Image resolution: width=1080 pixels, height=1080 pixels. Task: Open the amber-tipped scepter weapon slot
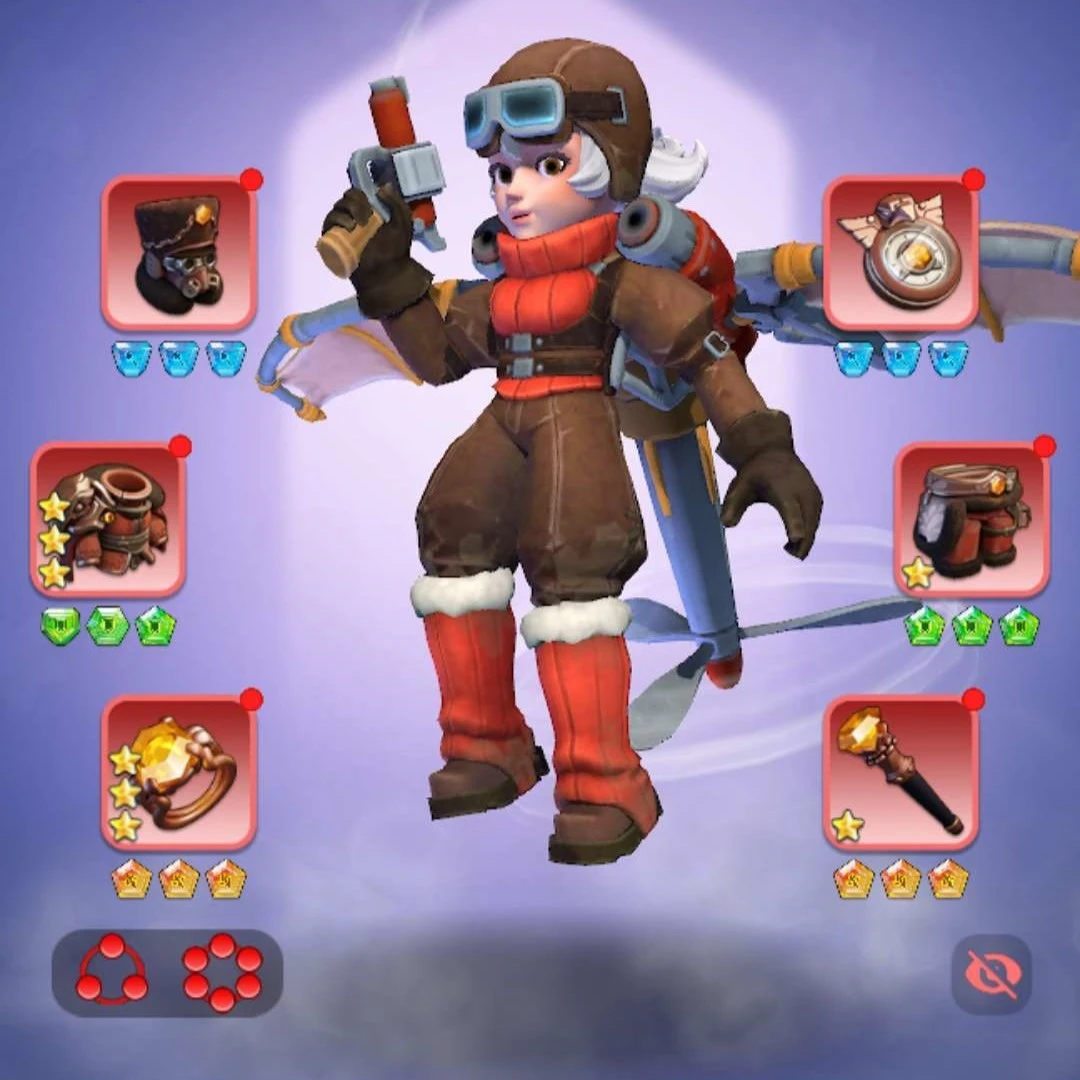(x=900, y=772)
